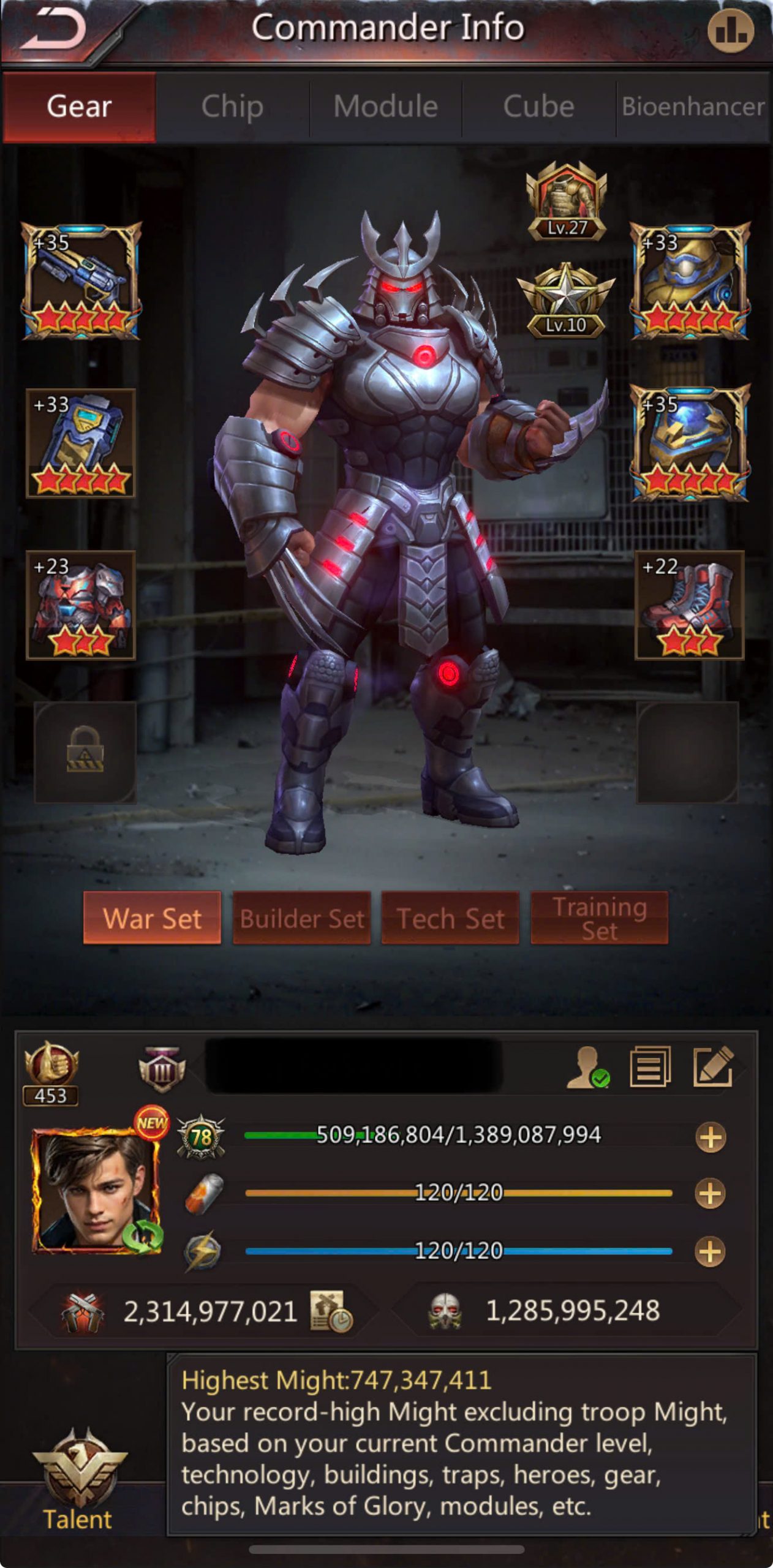Activate the War Set loadout
This screenshot has width=773, height=1568.
152,918
